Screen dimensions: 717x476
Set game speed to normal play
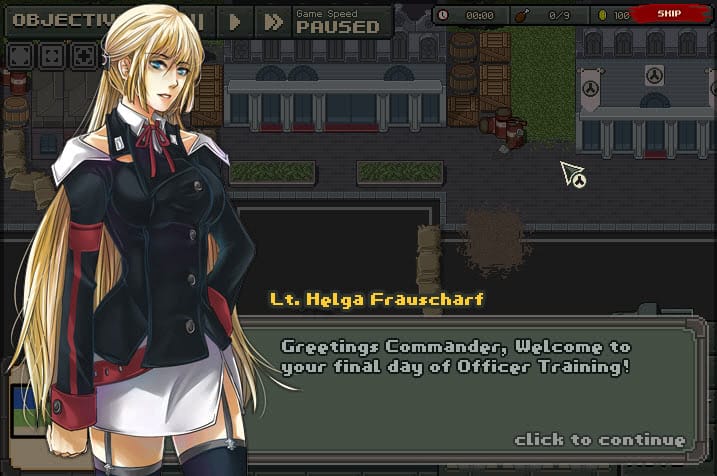[x=235, y=21]
